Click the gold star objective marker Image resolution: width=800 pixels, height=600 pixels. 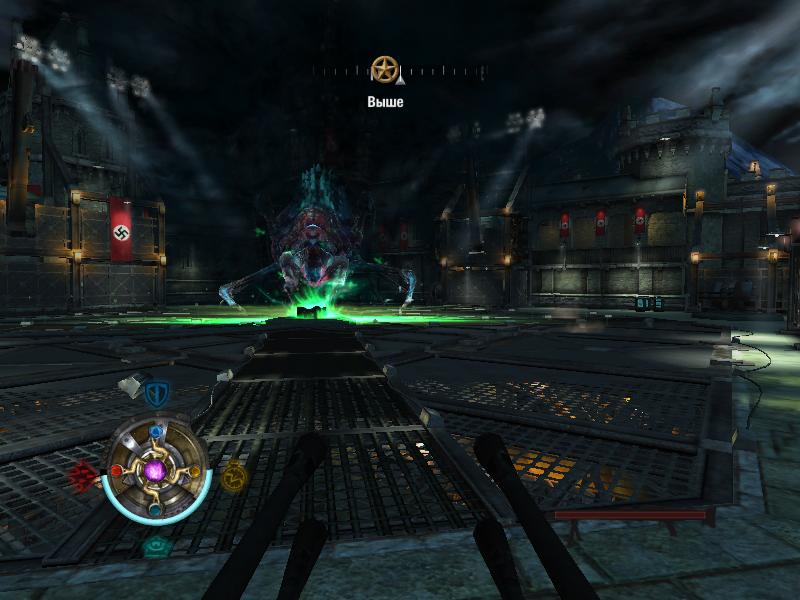381,69
